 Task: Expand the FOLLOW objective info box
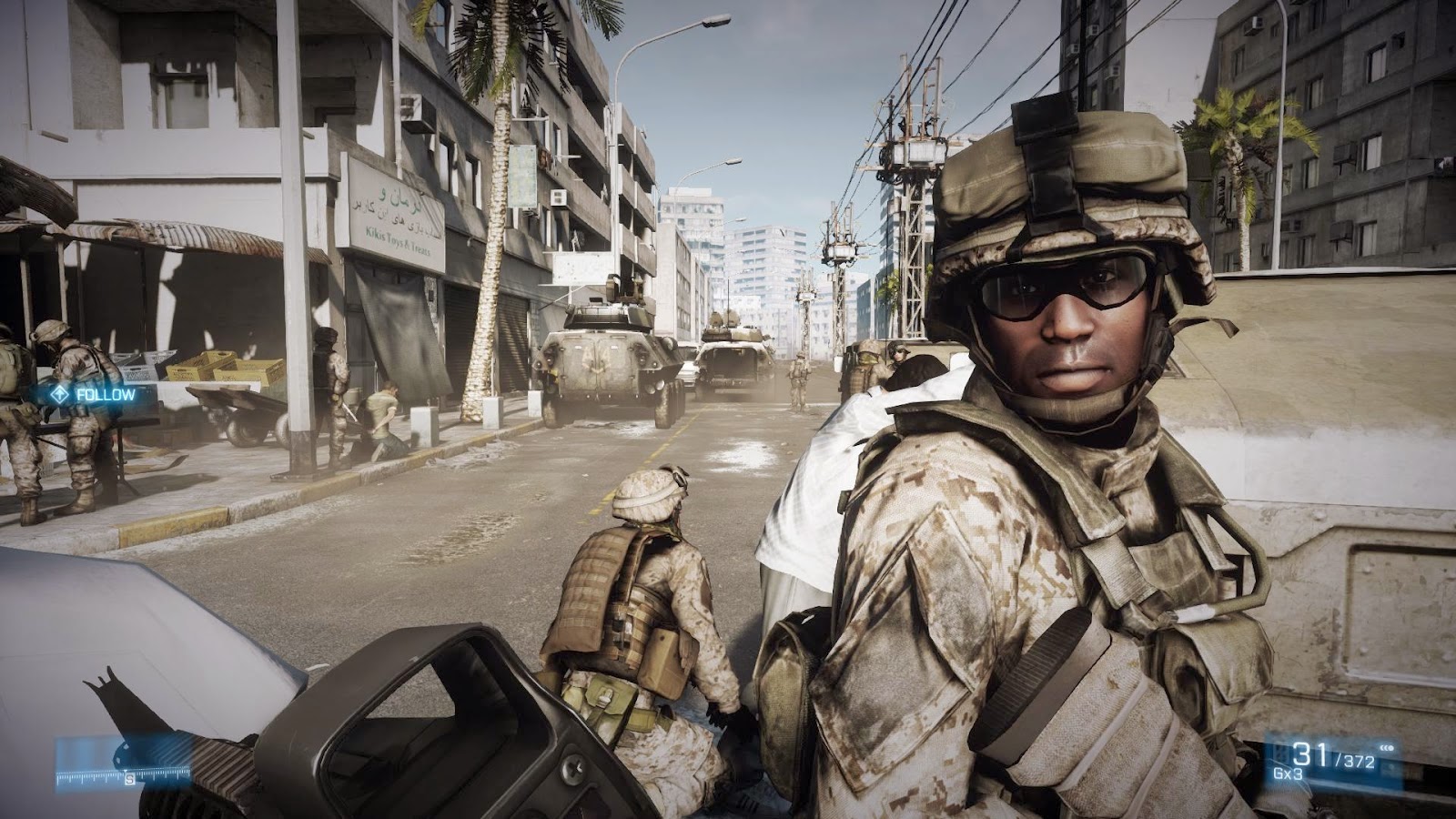[x=91, y=395]
